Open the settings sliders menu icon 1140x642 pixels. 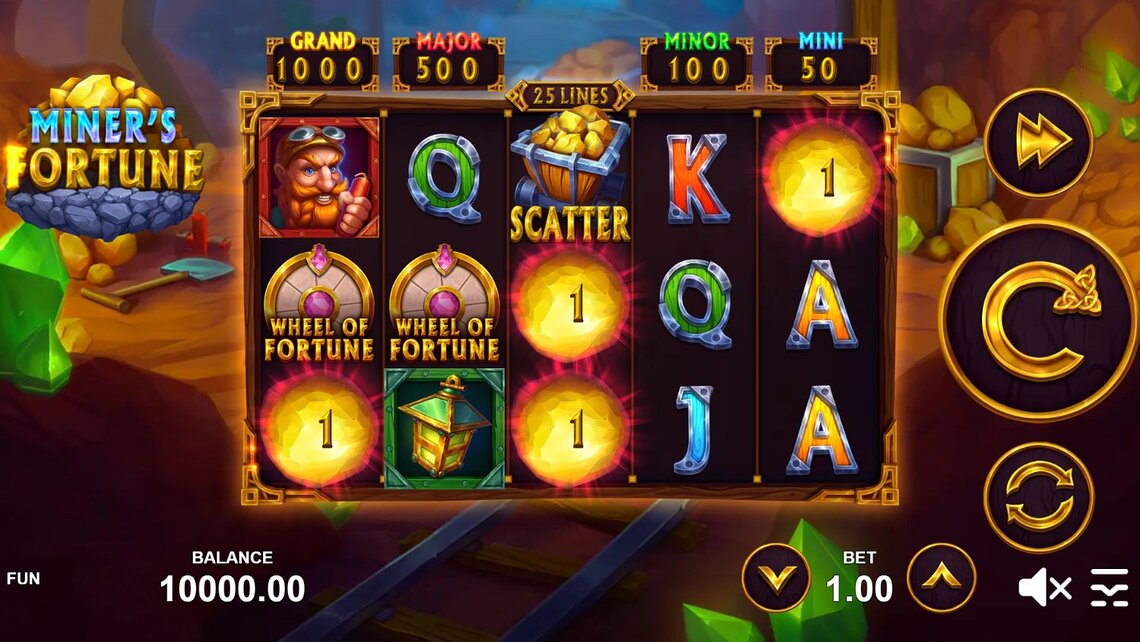tap(1108, 588)
